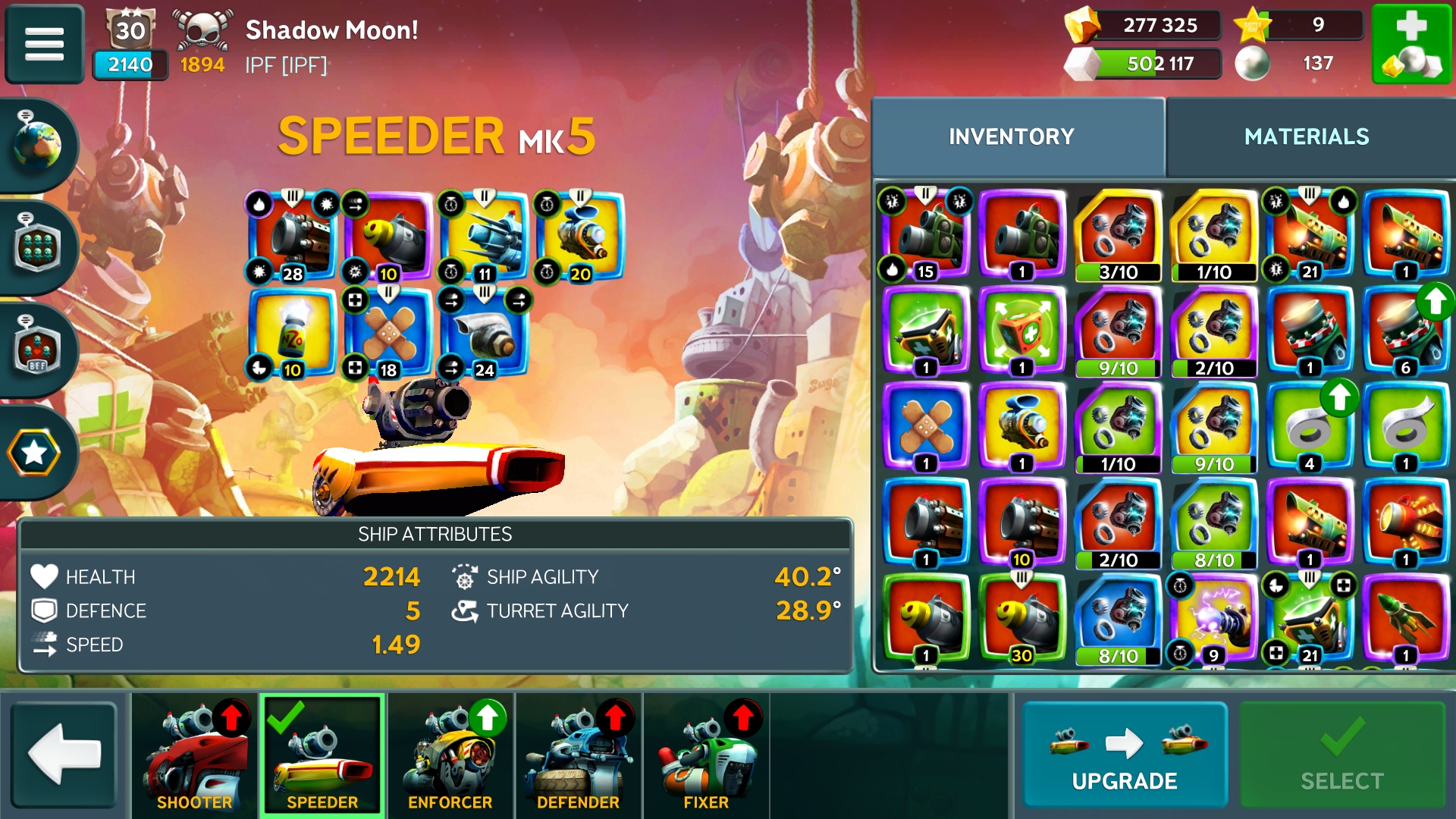
Task: Select equipped cannon weapon level 28
Action: 293,237
